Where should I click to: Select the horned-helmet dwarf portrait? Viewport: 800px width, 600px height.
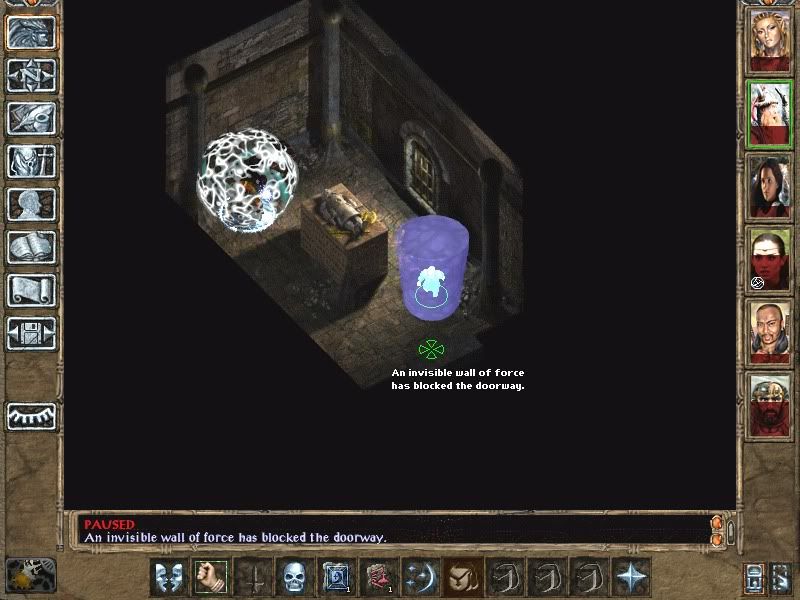click(770, 404)
